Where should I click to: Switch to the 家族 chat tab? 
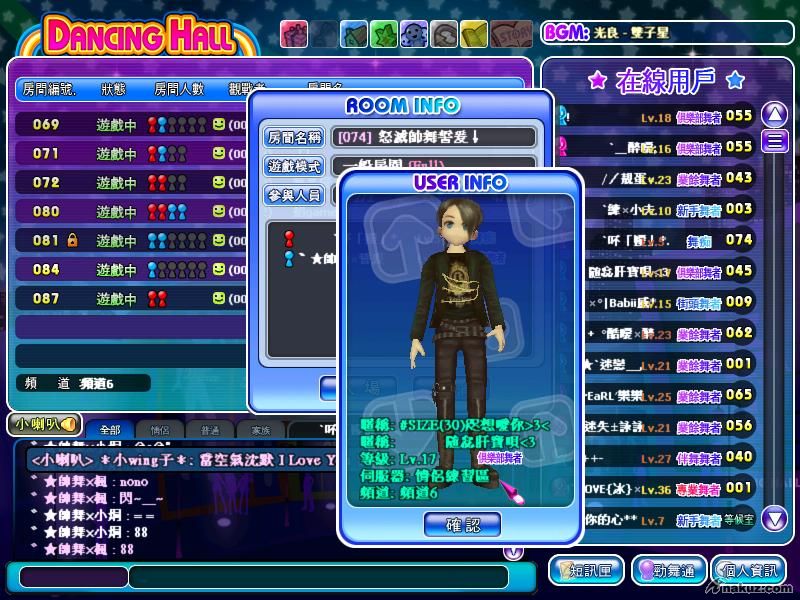tap(260, 430)
